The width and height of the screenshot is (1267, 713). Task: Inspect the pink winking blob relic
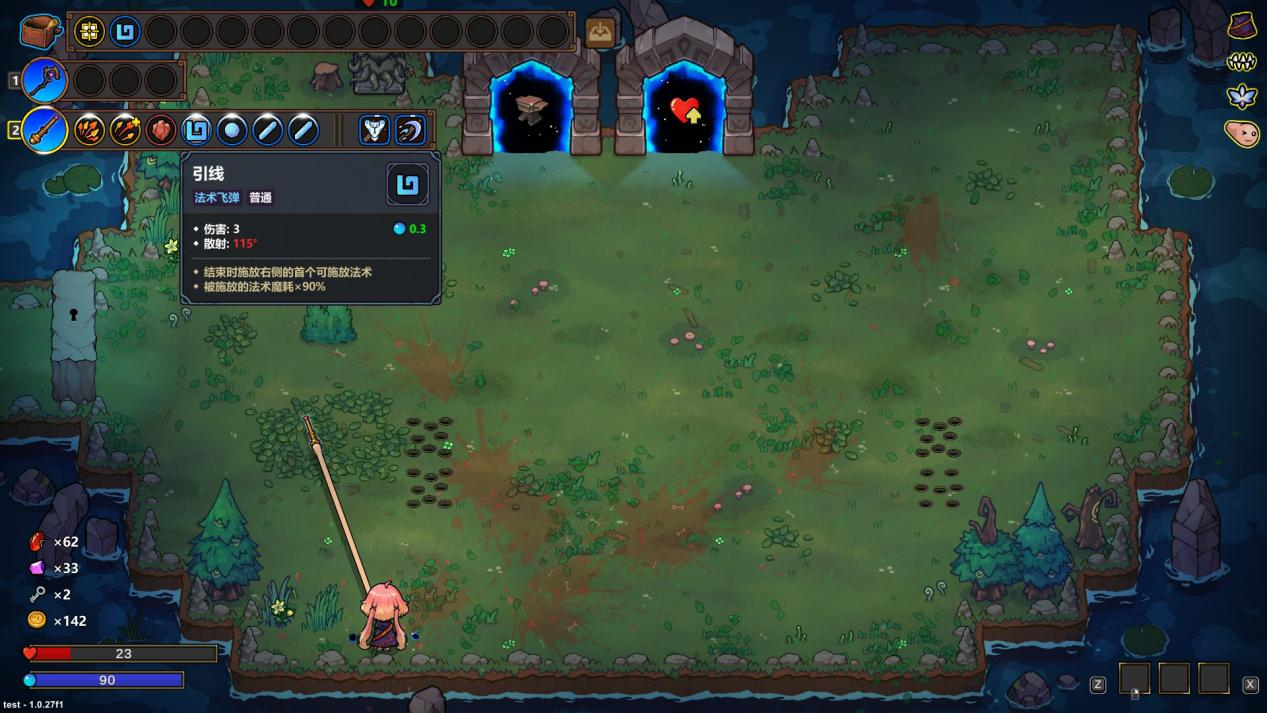pos(1242,133)
